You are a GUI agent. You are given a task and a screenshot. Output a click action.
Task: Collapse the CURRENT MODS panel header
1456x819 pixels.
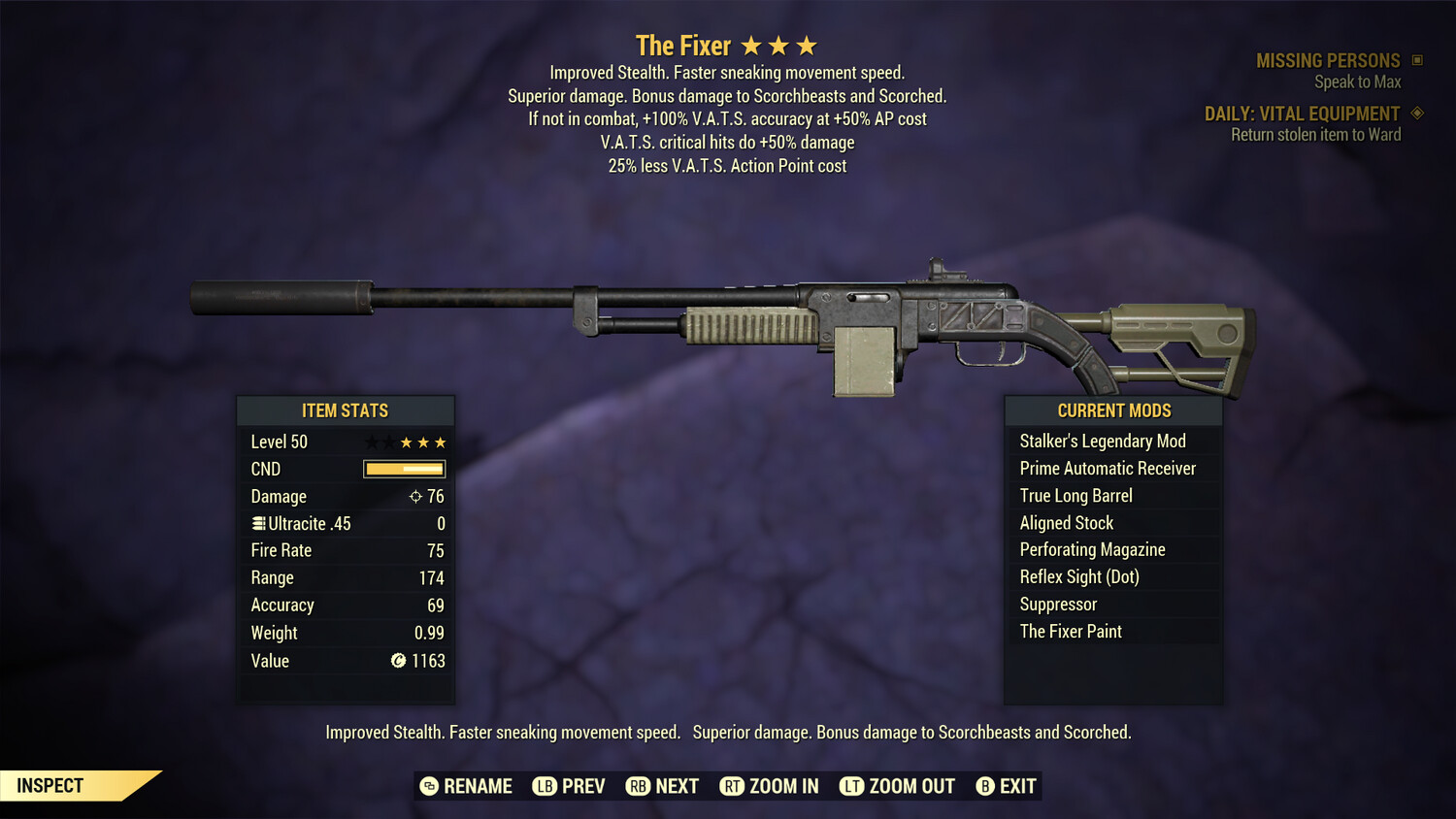pyautogui.click(x=1112, y=410)
